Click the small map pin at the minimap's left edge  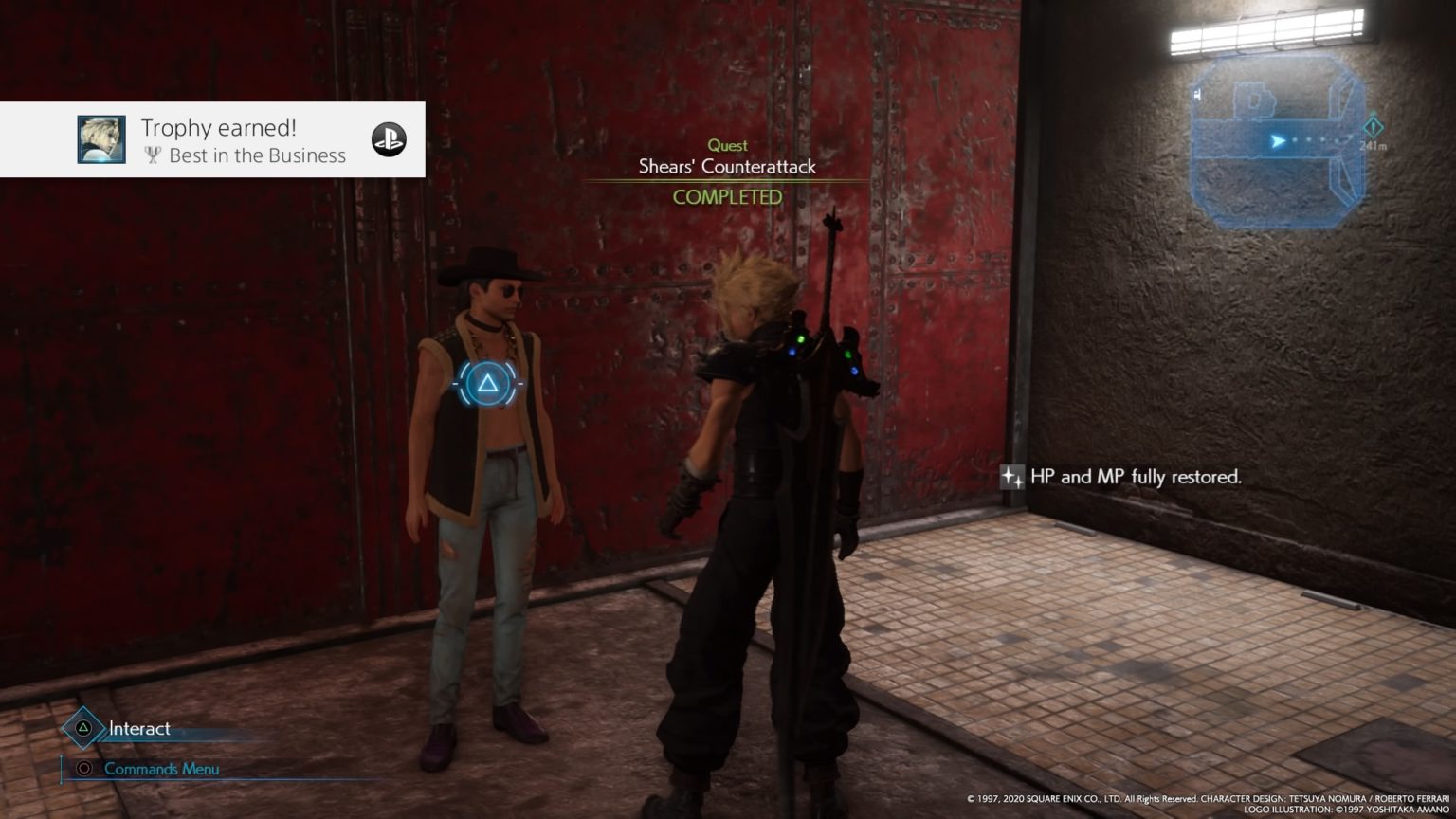[1197, 94]
